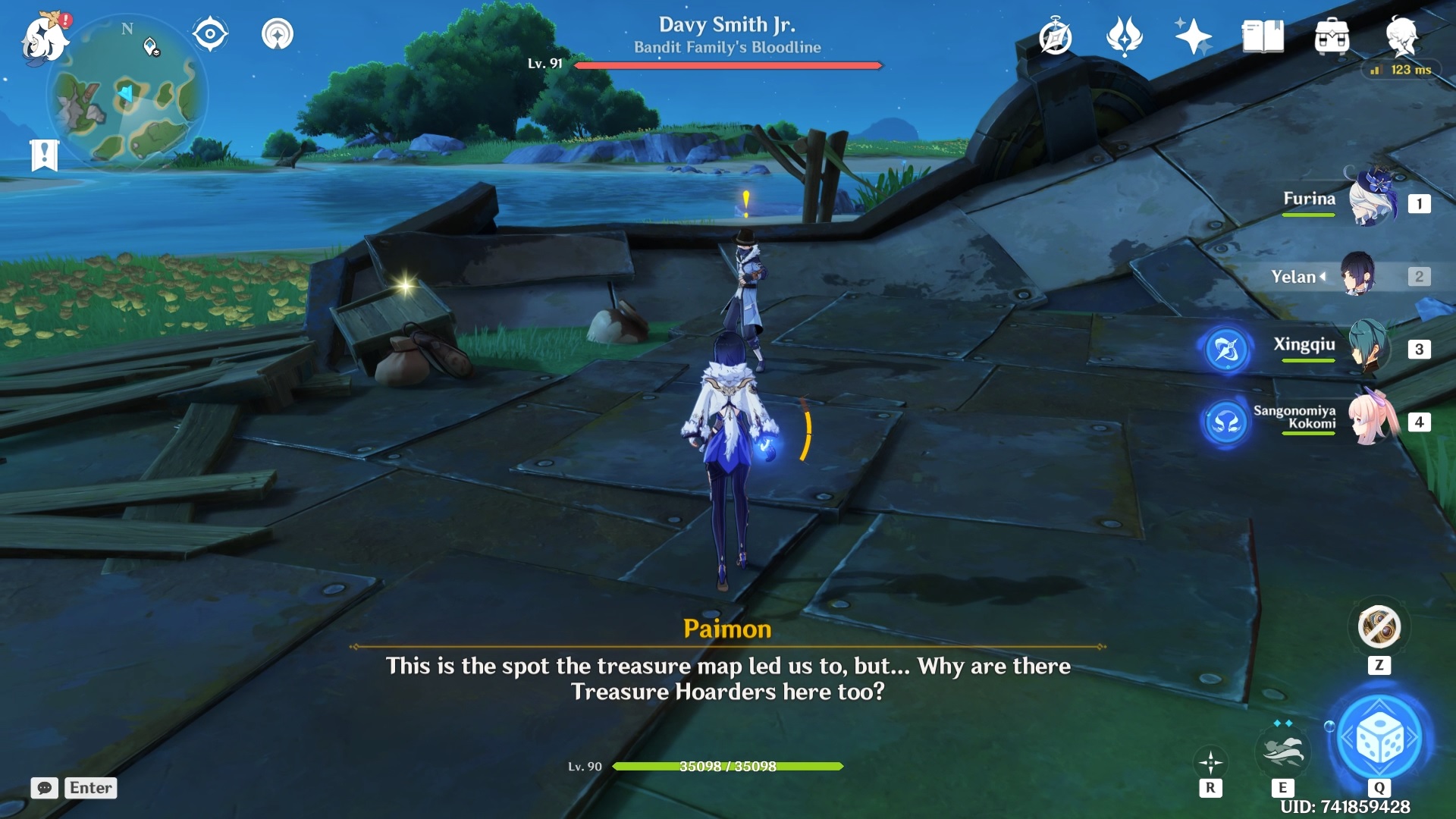The height and width of the screenshot is (819, 1456).
Task: Click the chat speech bubble icon
Action: 45,789
